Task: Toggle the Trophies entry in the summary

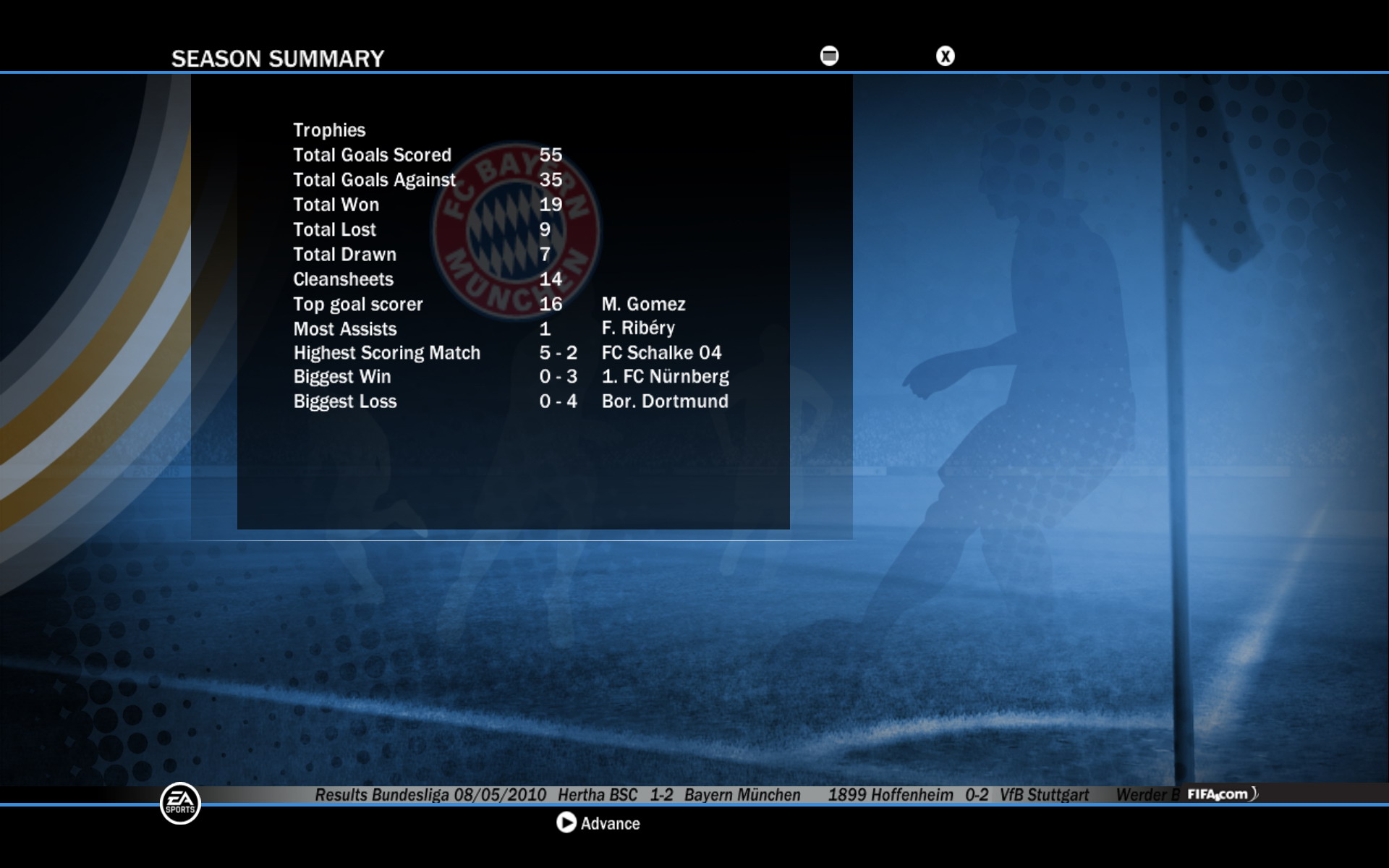Action: tap(329, 130)
